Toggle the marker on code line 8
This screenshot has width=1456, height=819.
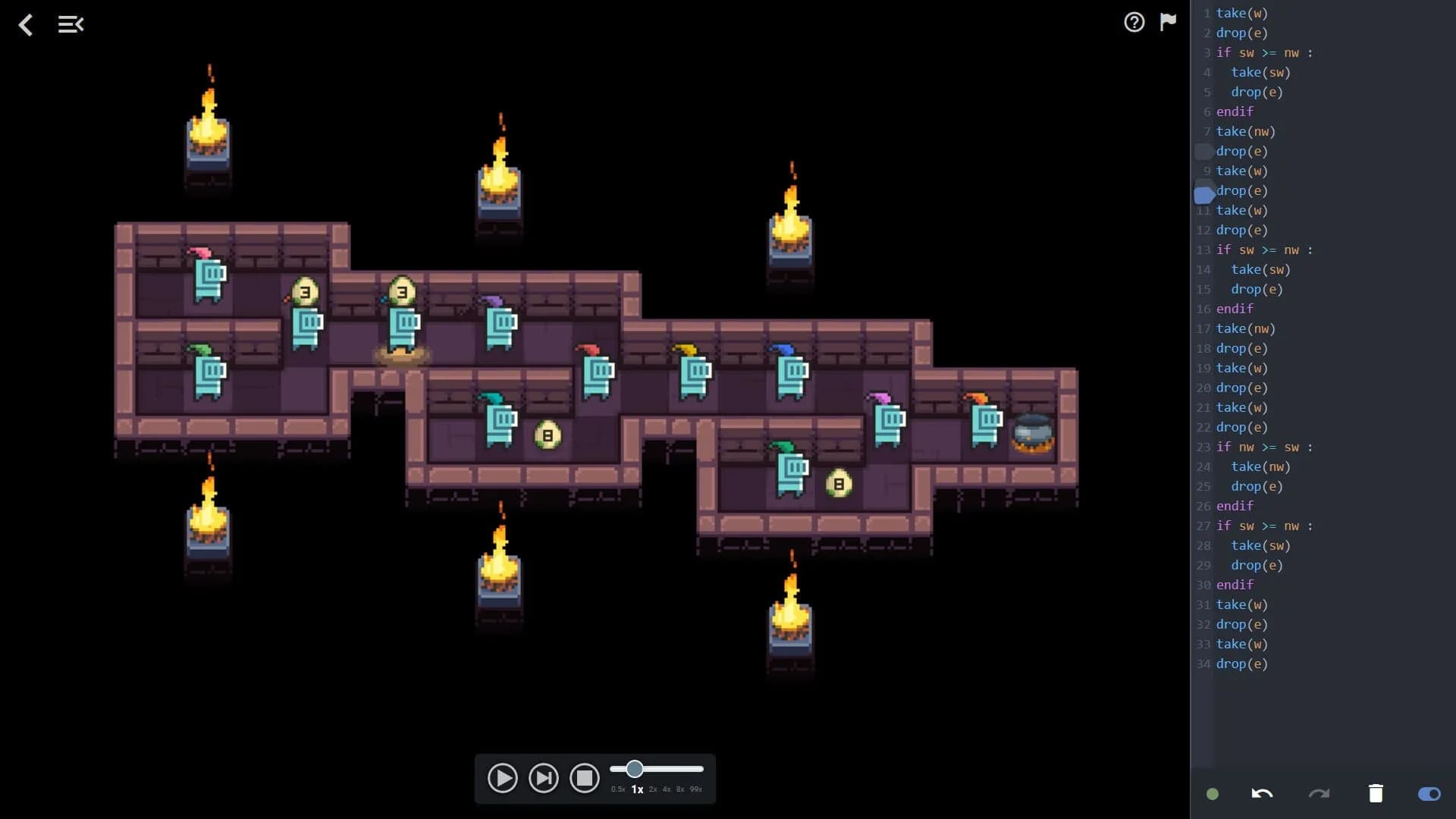tap(1204, 151)
